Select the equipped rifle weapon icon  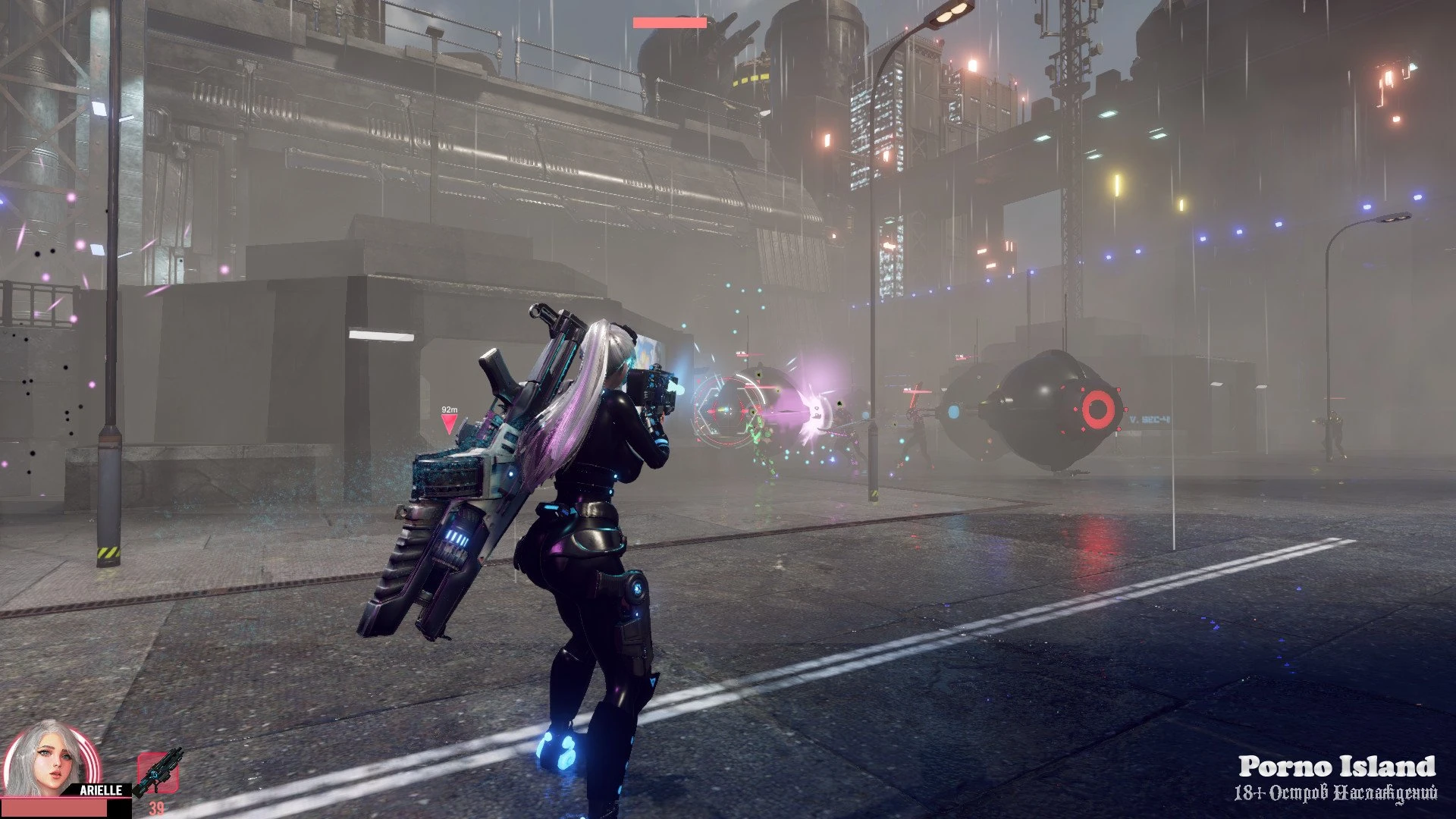coord(158,773)
